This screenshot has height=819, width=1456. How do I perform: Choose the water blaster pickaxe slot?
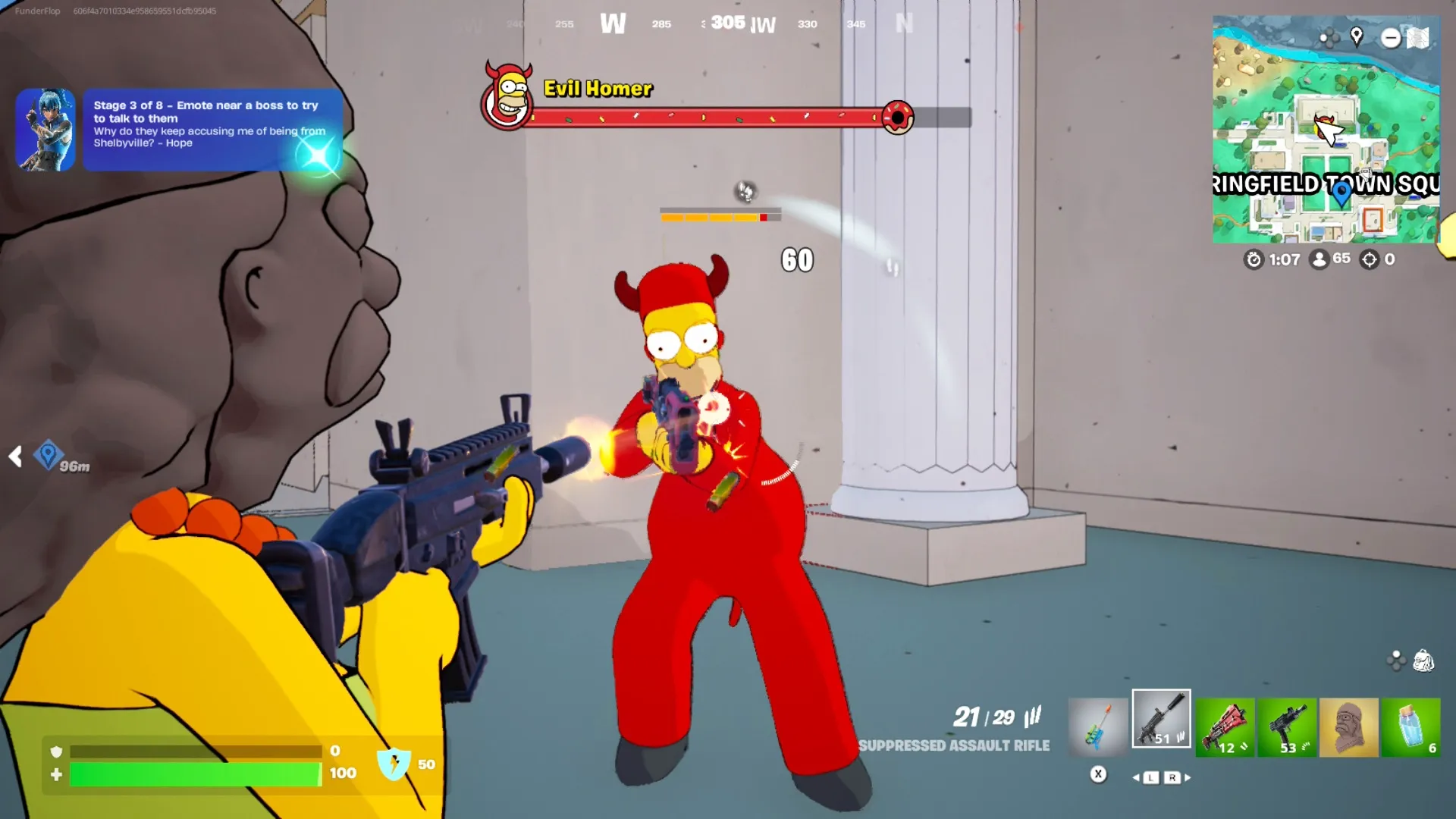point(1098,726)
